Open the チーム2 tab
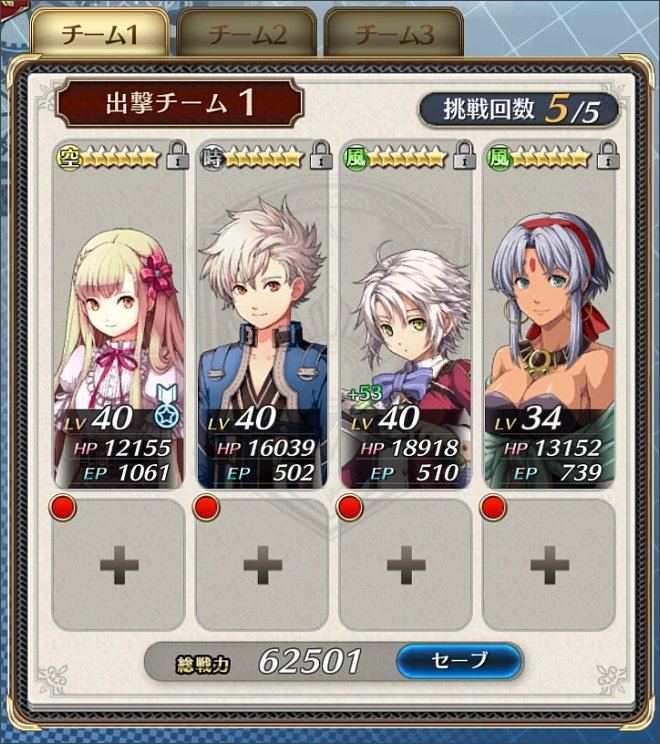 (x=247, y=35)
